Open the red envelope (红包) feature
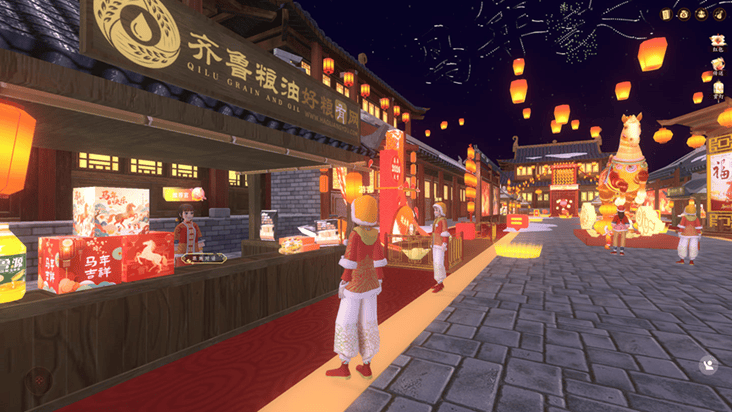 coord(718,42)
